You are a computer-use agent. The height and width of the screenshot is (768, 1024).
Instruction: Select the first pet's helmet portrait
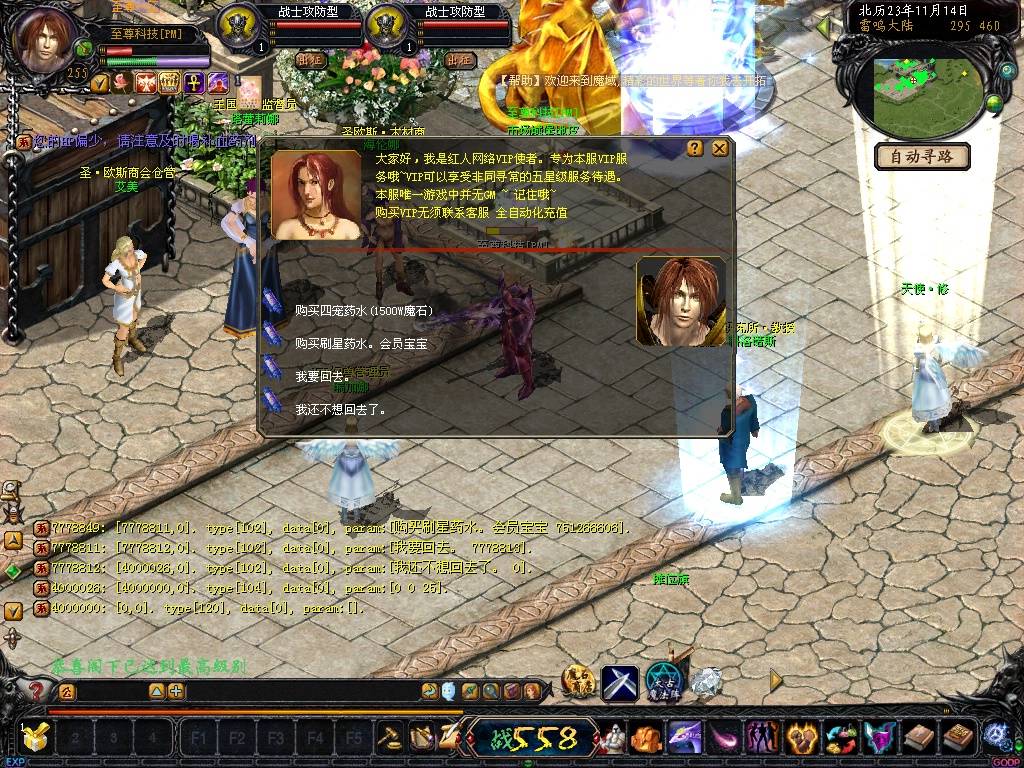click(x=238, y=25)
